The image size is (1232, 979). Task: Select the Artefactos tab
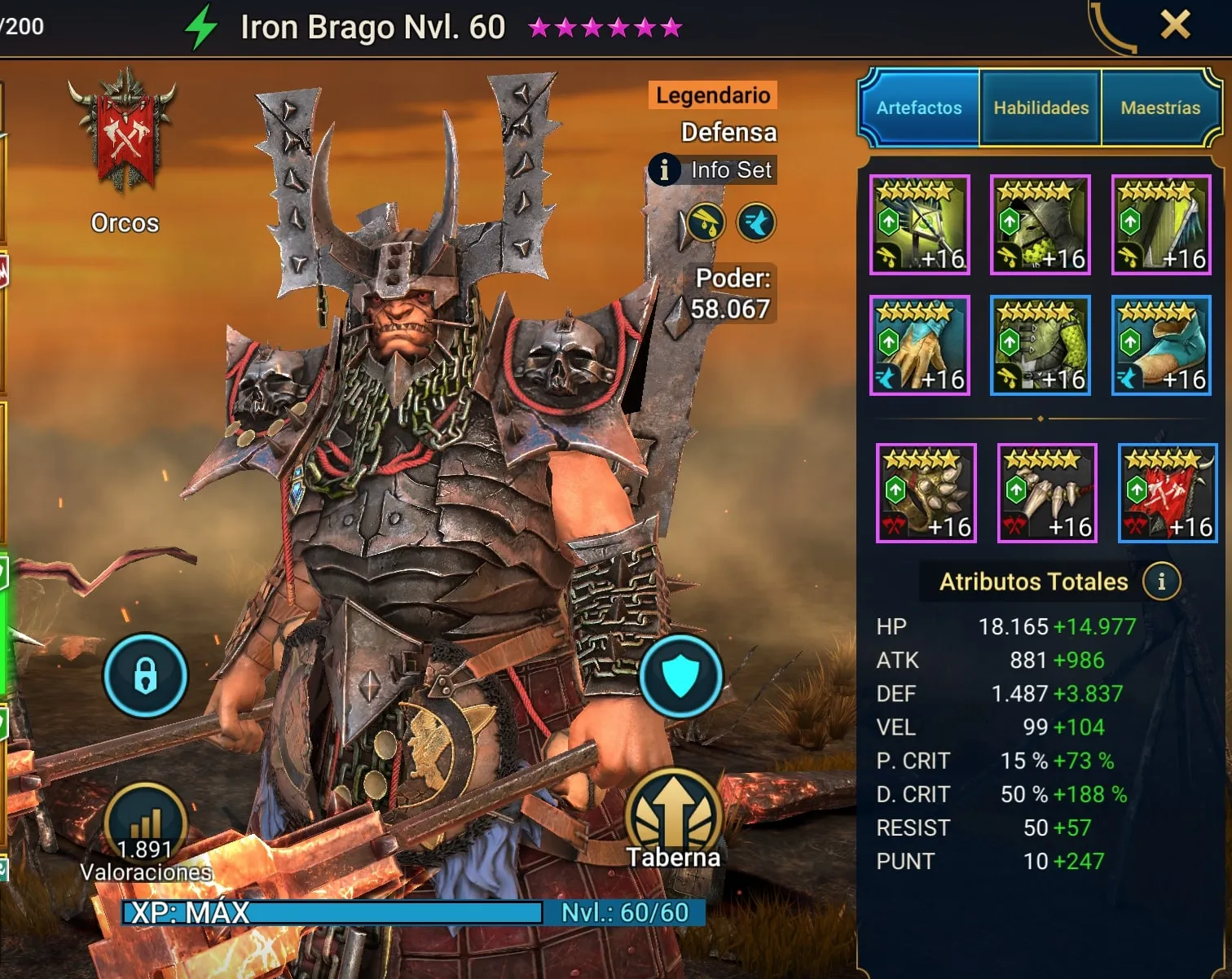click(x=919, y=108)
